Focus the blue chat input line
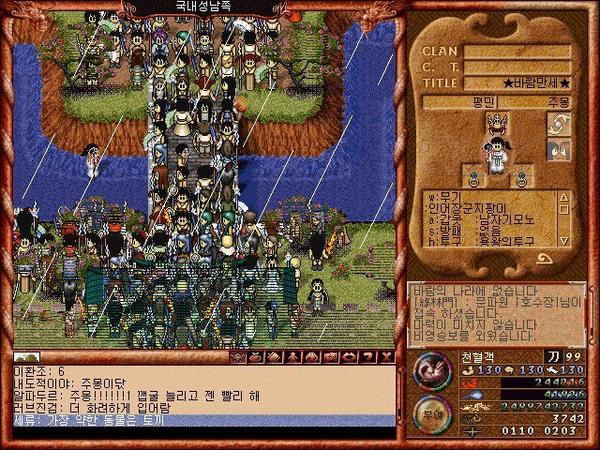600x450 pixels. click(200, 420)
